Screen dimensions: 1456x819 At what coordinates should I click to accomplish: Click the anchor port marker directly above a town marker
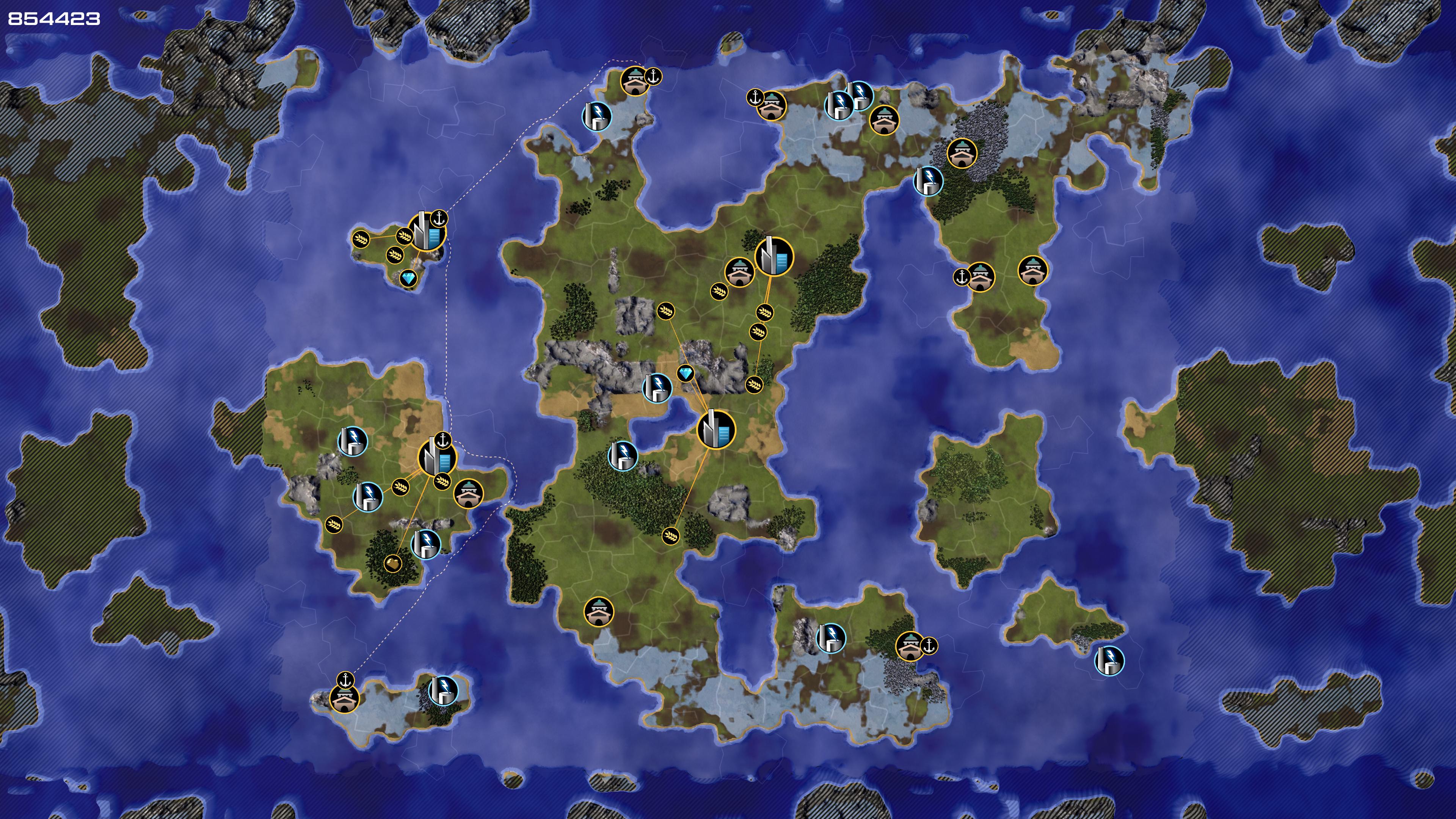[x=345, y=679]
